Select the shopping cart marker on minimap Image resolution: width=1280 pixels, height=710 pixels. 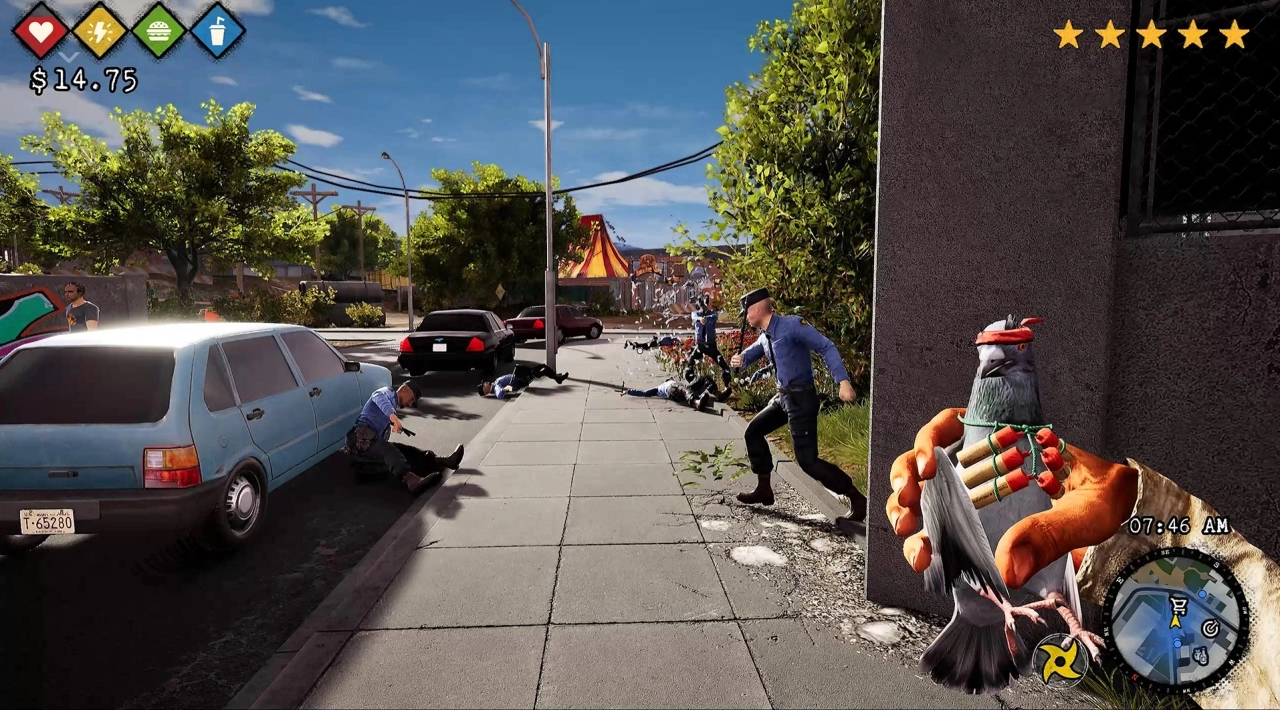[1176, 604]
